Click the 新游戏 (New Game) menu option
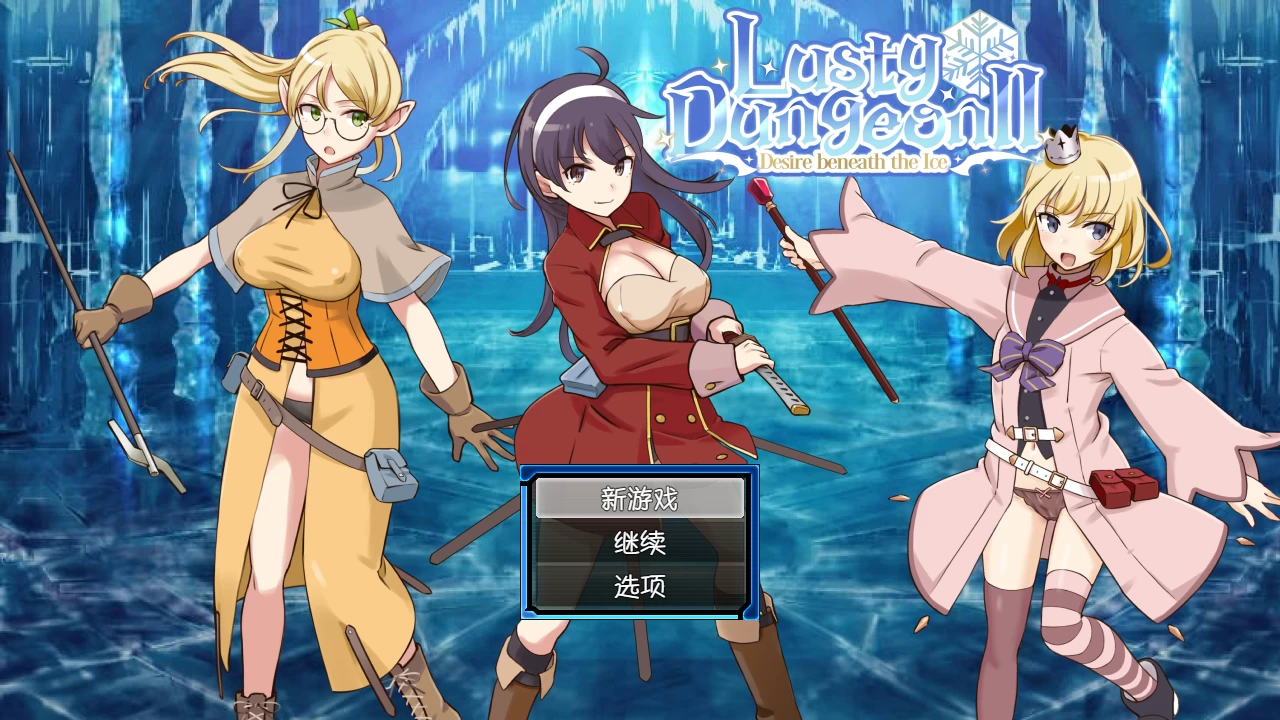This screenshot has height=720, width=1280. pyautogui.click(x=640, y=500)
